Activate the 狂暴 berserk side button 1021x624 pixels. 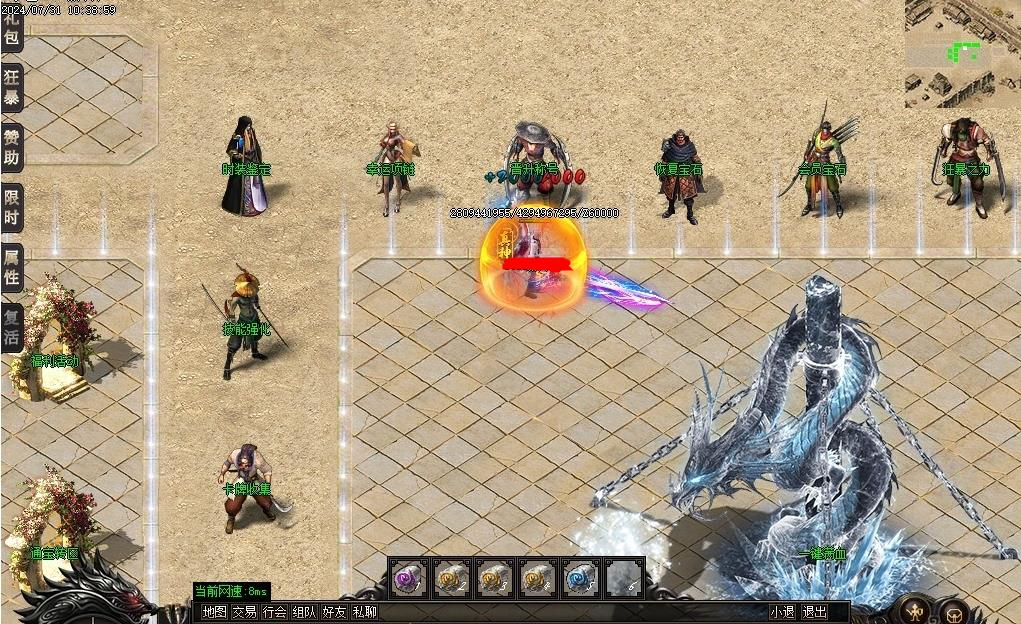12,88
